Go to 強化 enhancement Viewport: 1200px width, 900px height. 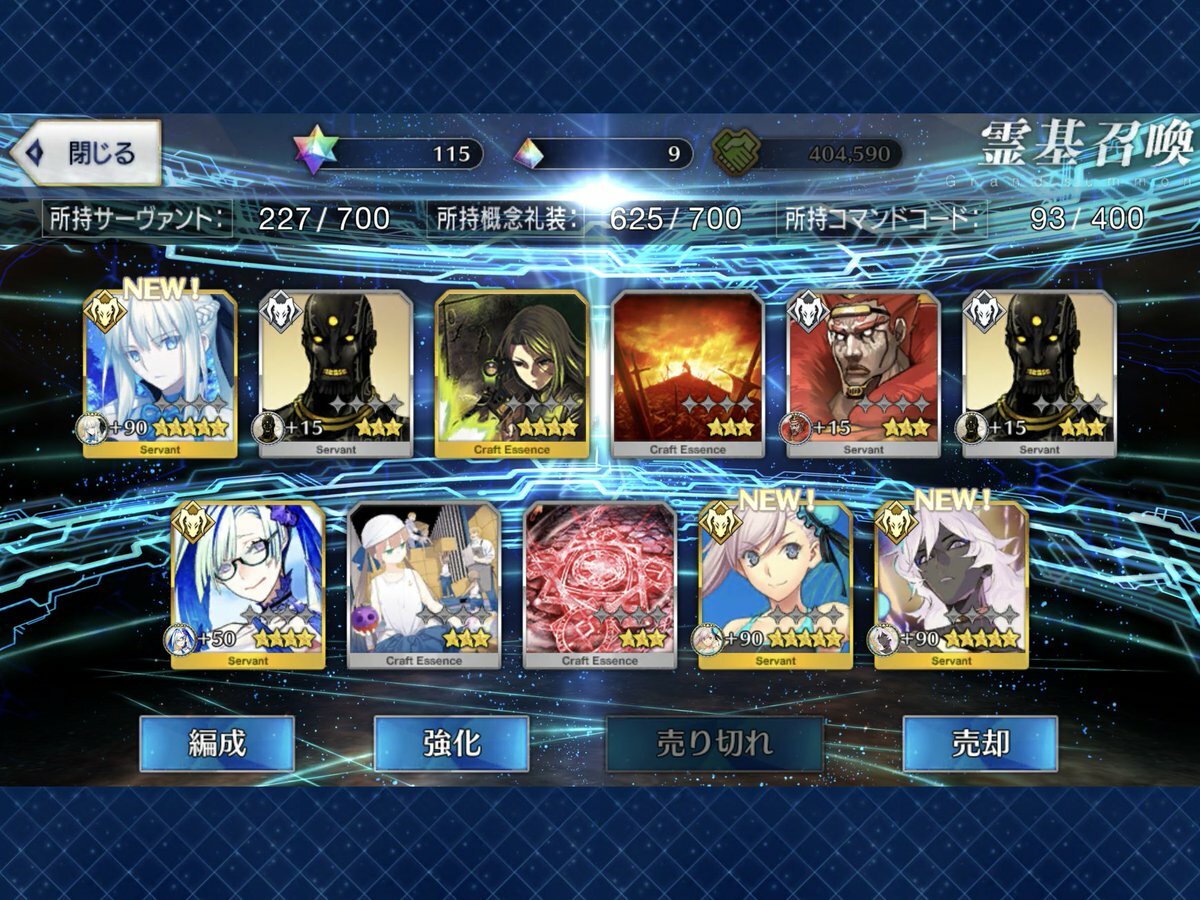(x=451, y=743)
